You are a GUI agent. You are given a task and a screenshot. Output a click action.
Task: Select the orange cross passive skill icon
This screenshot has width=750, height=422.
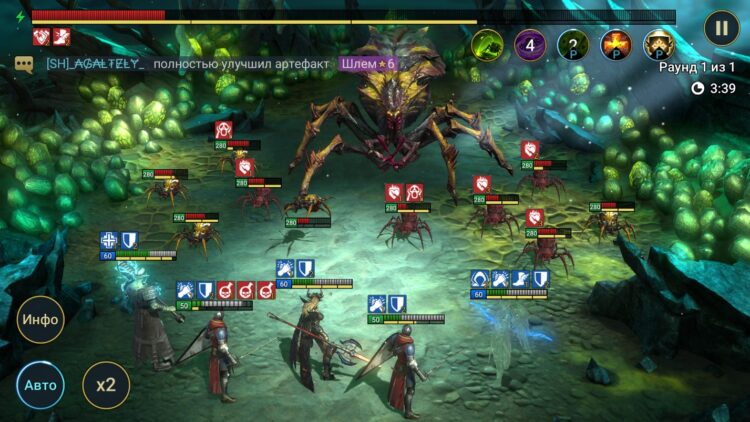pos(615,44)
